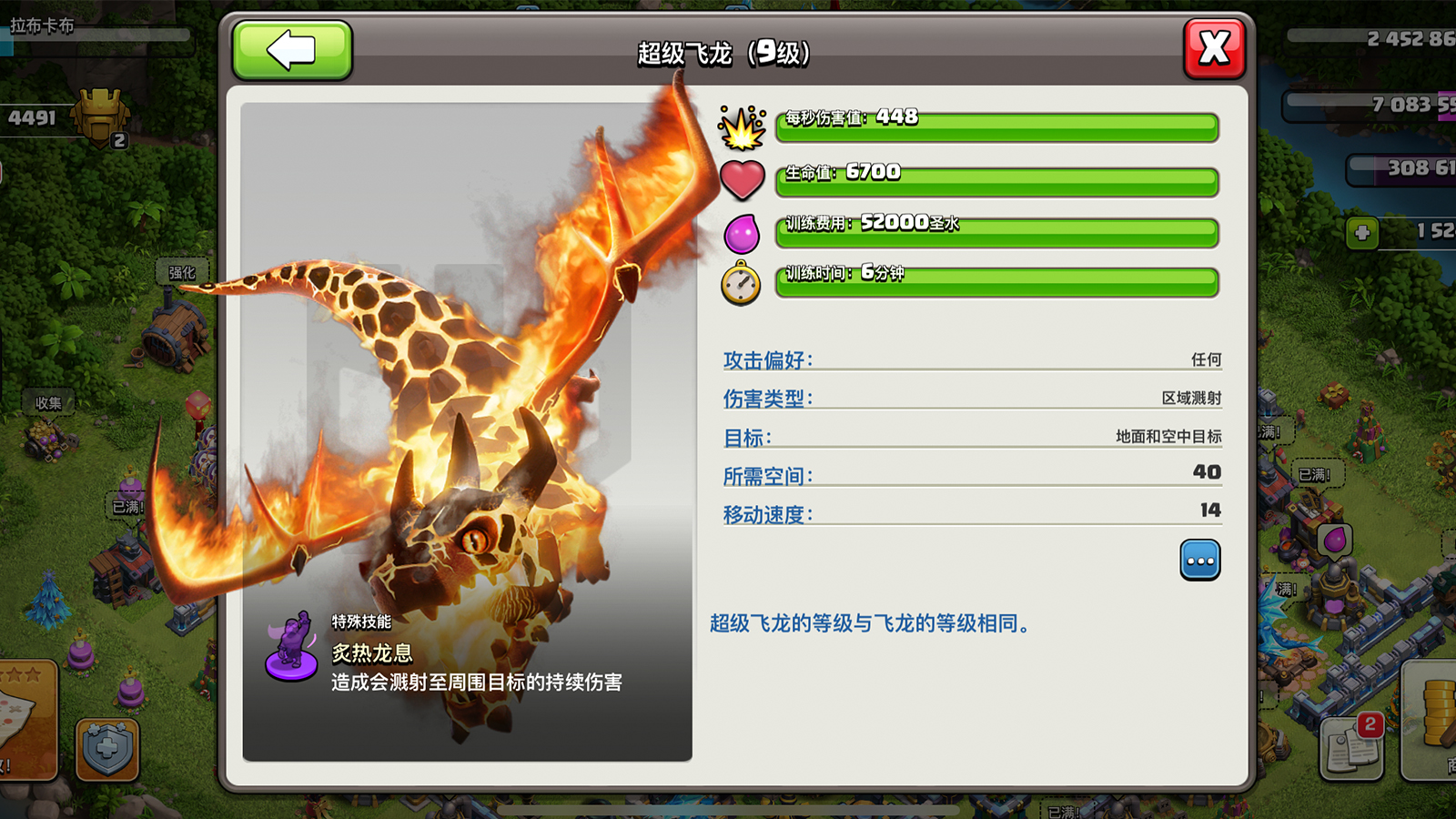Open the shield button at bottom left
This screenshot has width=1456, height=819.
coord(107,750)
